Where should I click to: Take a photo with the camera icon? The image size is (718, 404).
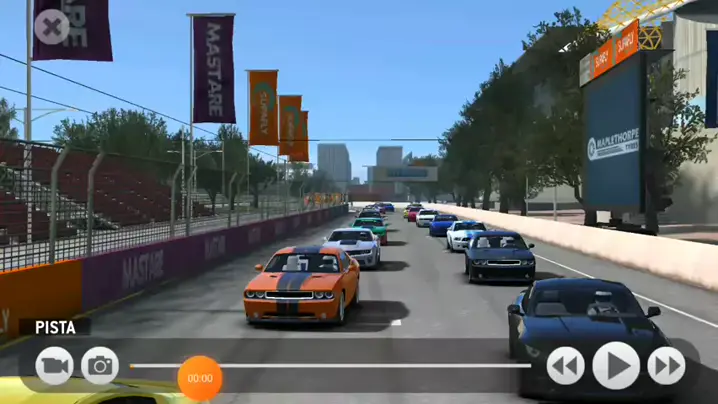(x=100, y=366)
